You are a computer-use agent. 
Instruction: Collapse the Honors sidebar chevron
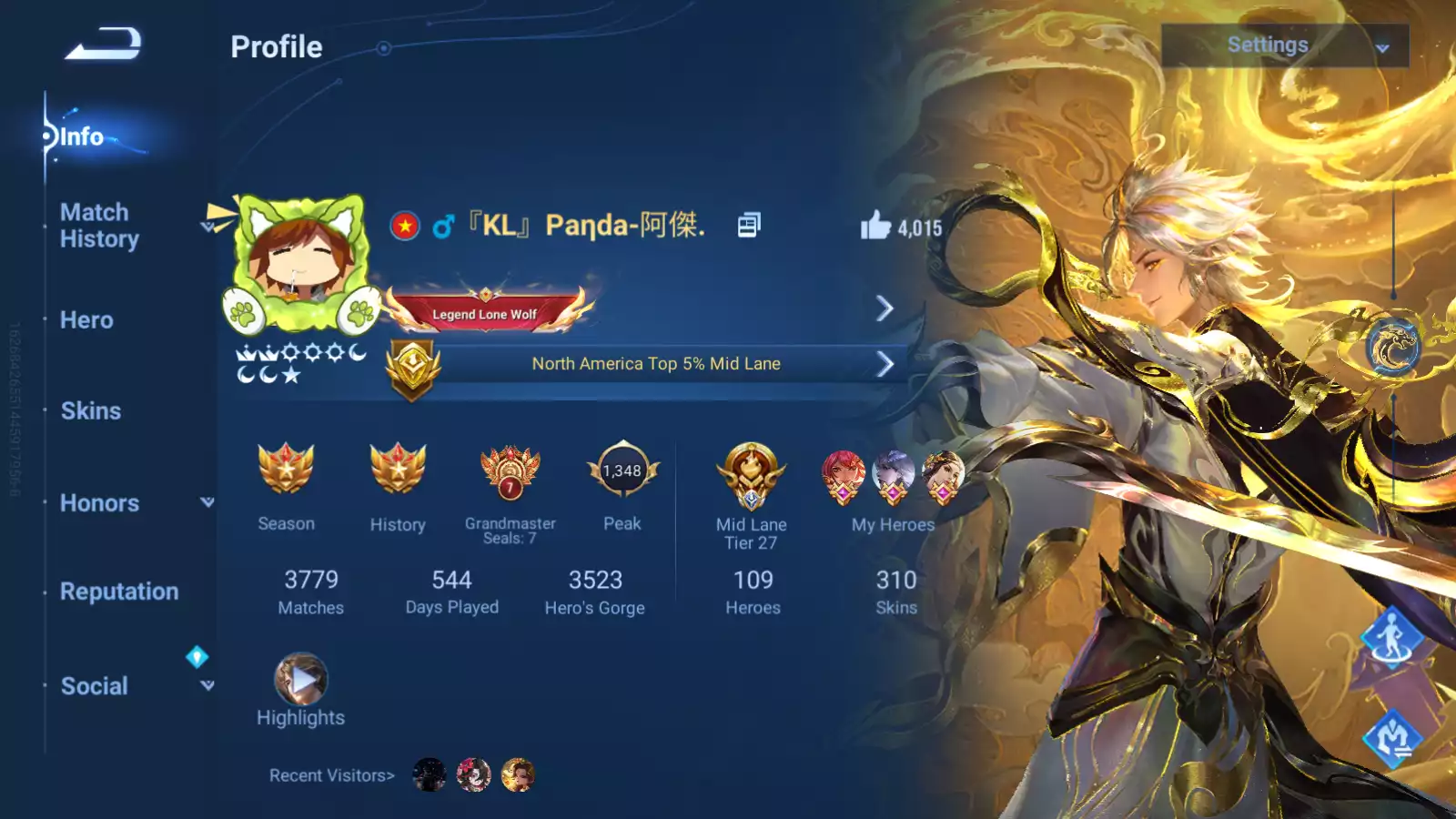[x=208, y=502]
